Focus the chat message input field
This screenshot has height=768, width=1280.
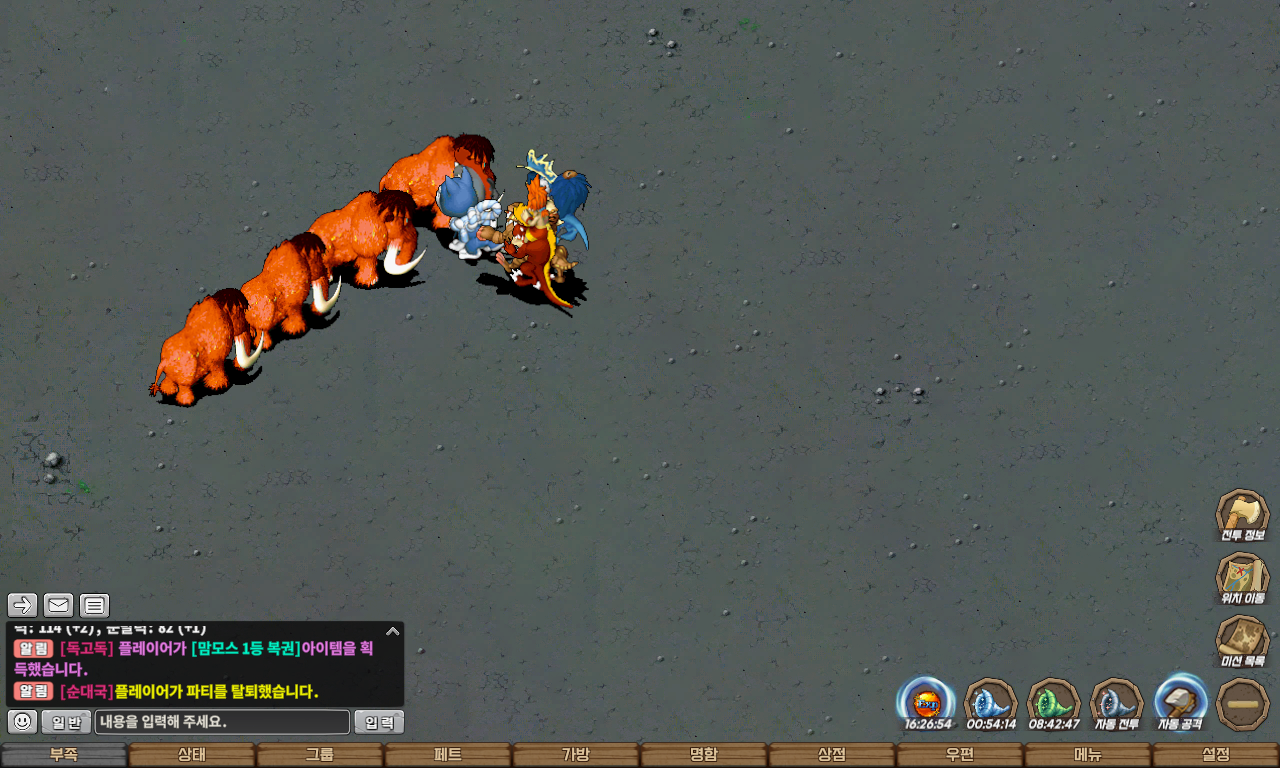coord(222,722)
